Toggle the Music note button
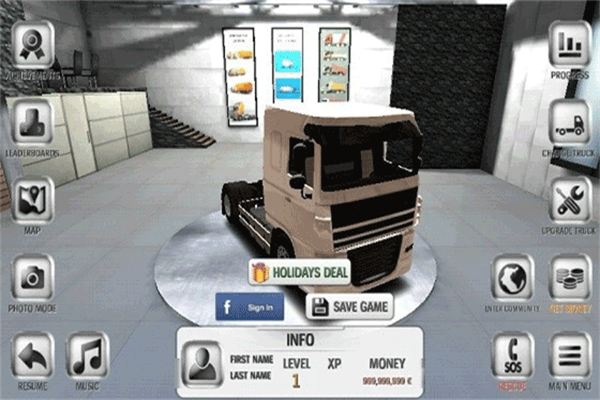Screen dimensions: 600x400 pyautogui.click(x=88, y=355)
